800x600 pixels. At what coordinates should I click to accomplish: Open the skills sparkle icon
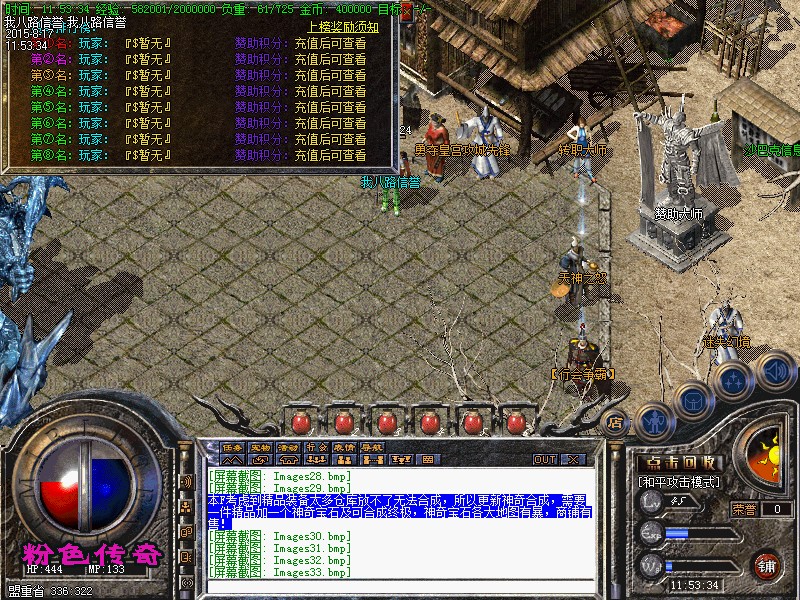(733, 380)
